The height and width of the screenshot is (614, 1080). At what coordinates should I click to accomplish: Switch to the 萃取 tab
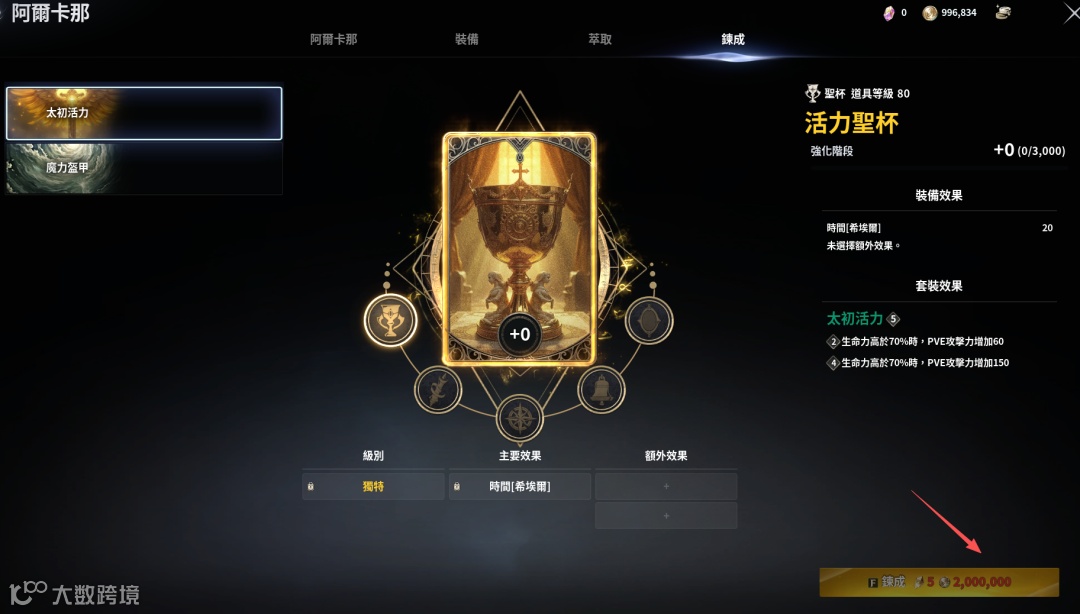(x=600, y=39)
